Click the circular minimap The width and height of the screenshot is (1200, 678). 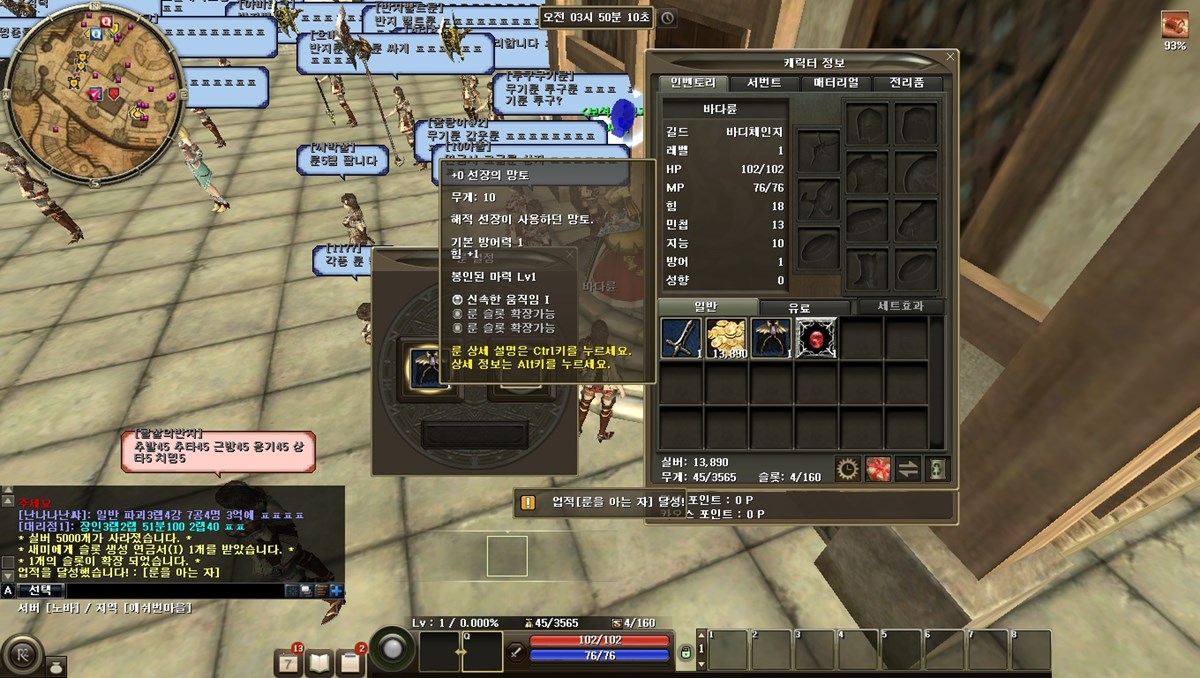(x=93, y=83)
